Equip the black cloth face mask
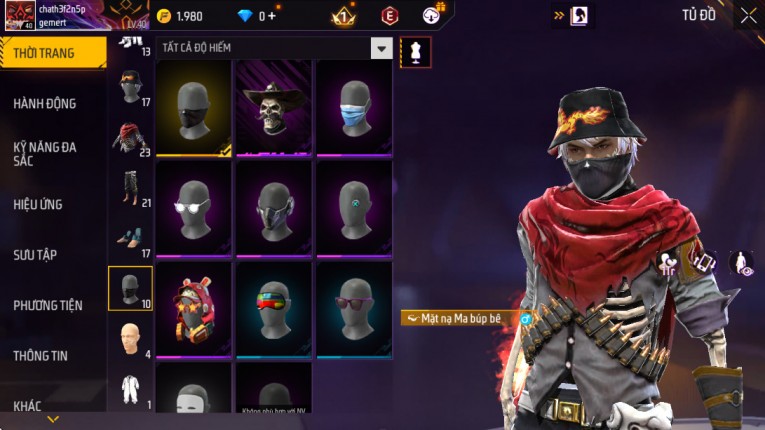The height and width of the screenshot is (430, 765). [194, 108]
